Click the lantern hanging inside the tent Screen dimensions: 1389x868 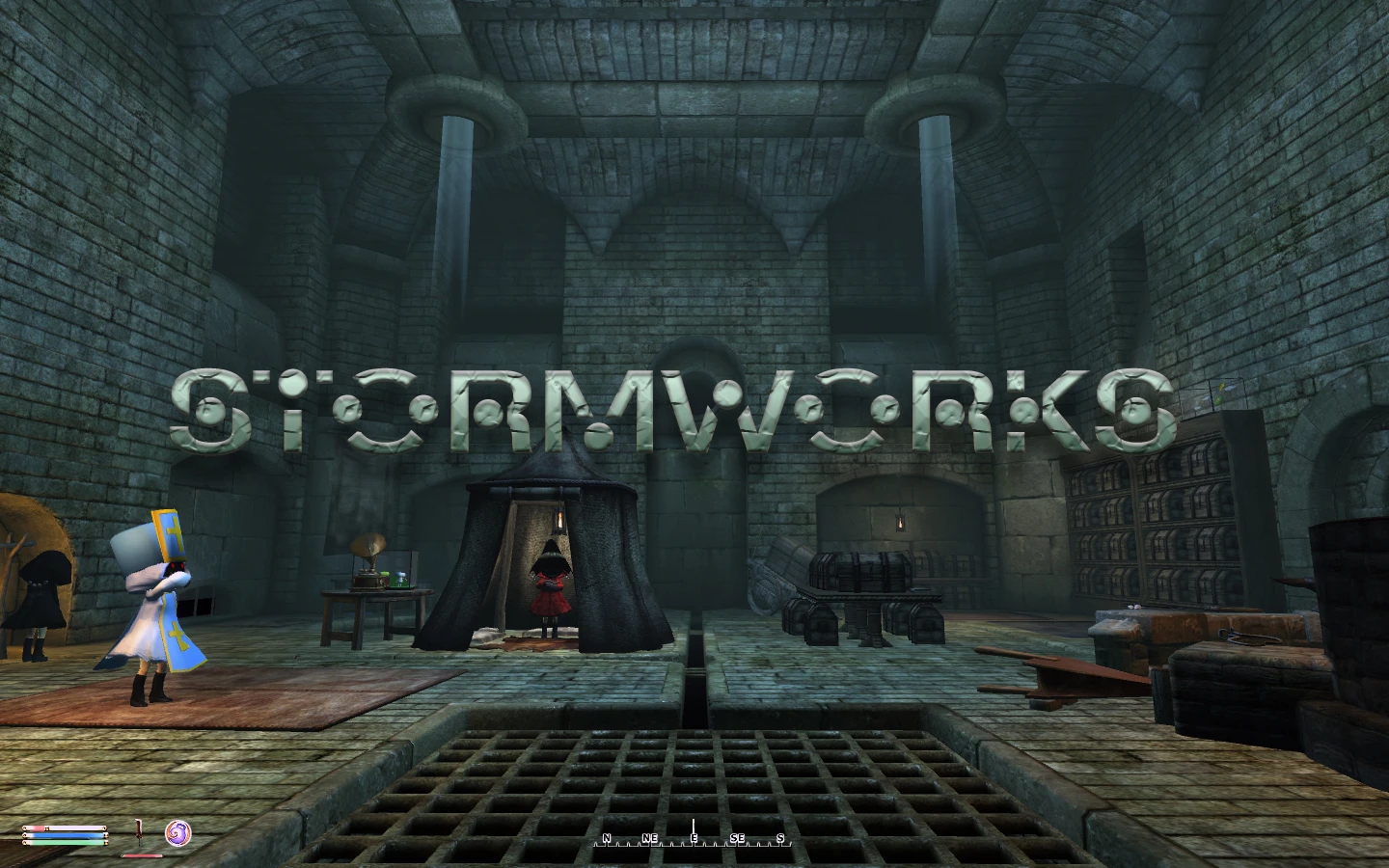(x=560, y=520)
